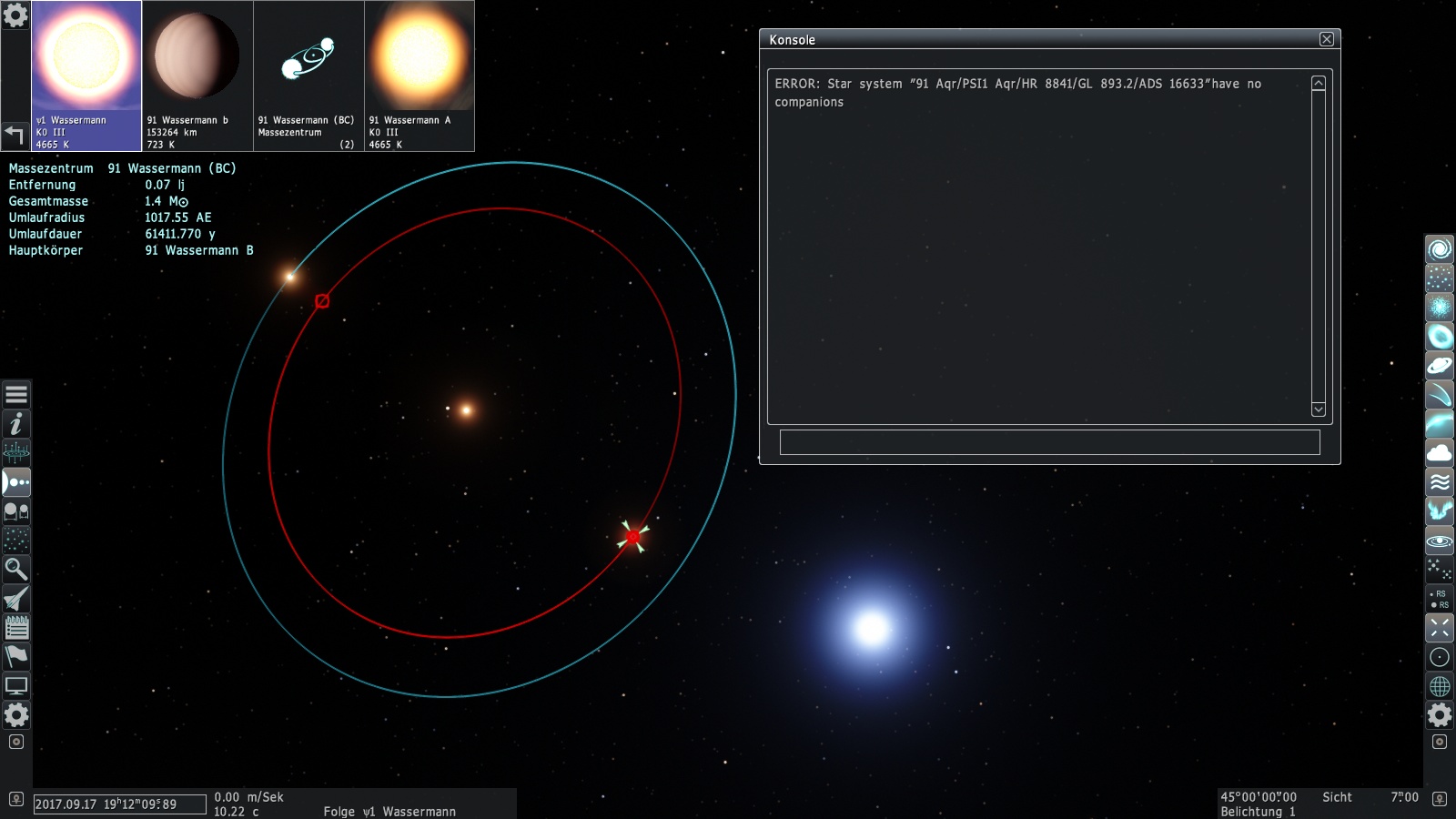1456x819 pixels.
Task: Show object info with the 'i' icon
Action: click(16, 424)
